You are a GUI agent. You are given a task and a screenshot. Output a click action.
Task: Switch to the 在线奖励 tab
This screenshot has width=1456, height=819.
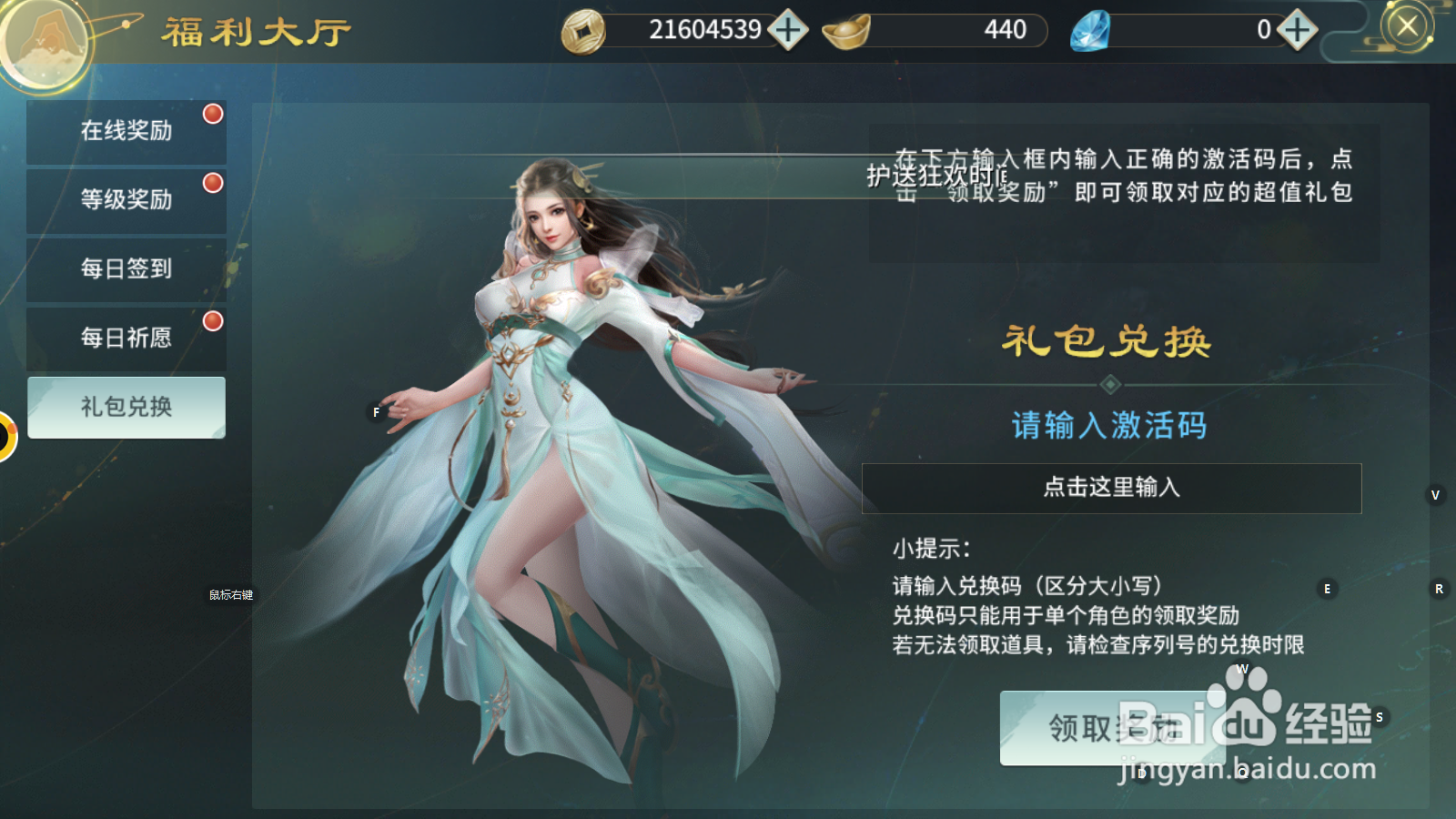[x=126, y=130]
